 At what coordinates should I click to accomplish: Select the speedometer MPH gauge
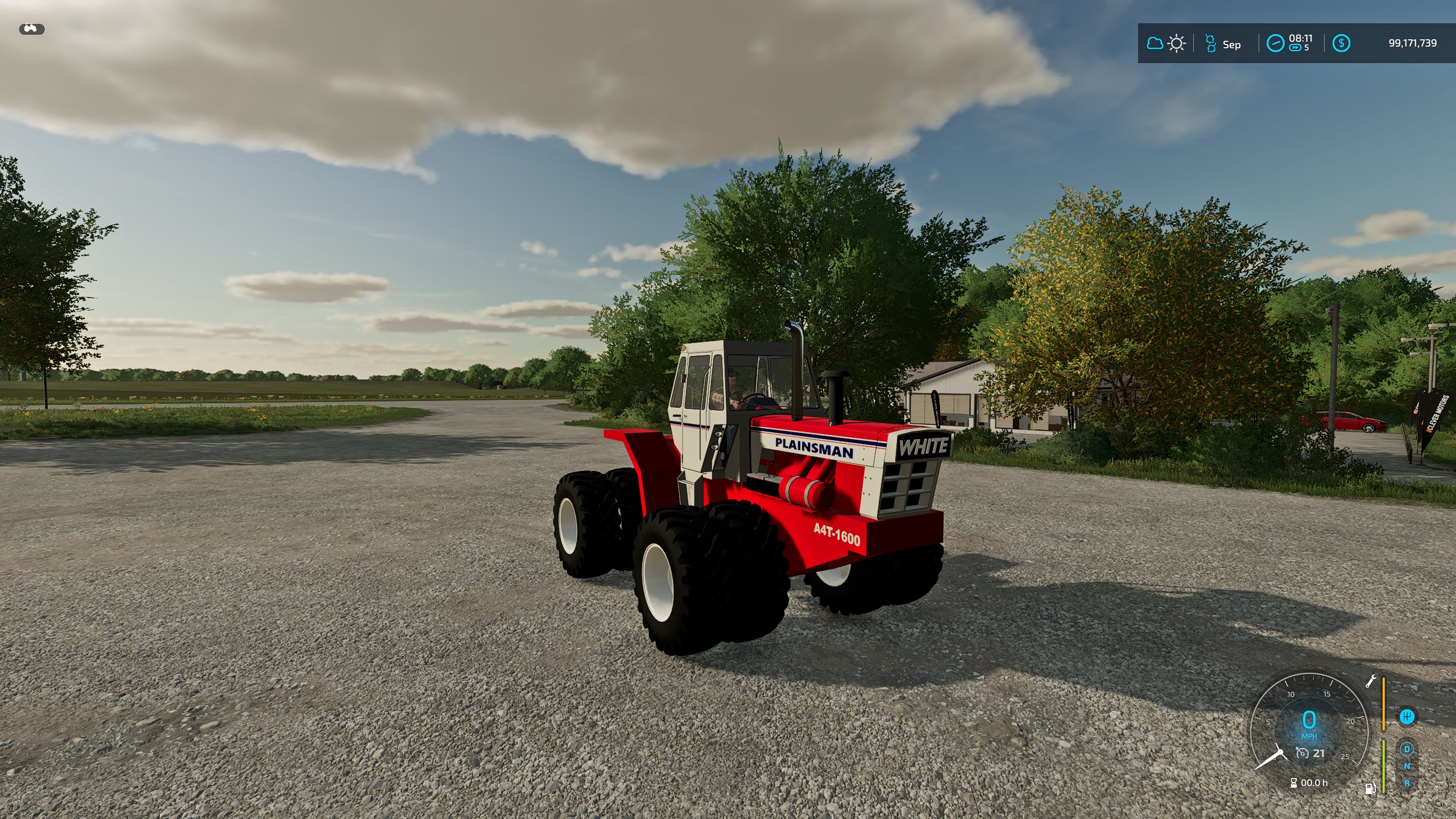click(x=1310, y=725)
